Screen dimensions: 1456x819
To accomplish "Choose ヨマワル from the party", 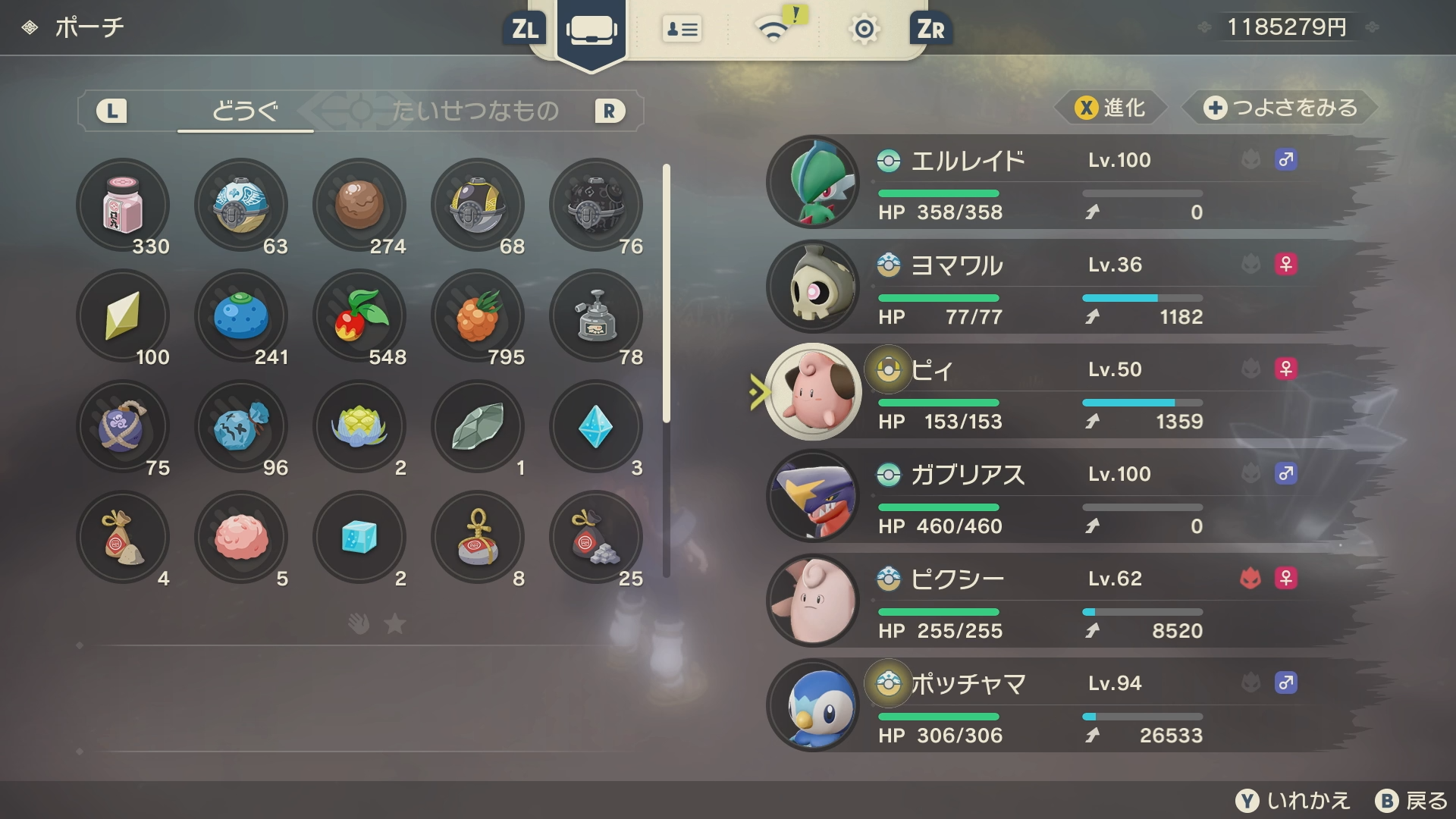I will pos(1062,287).
